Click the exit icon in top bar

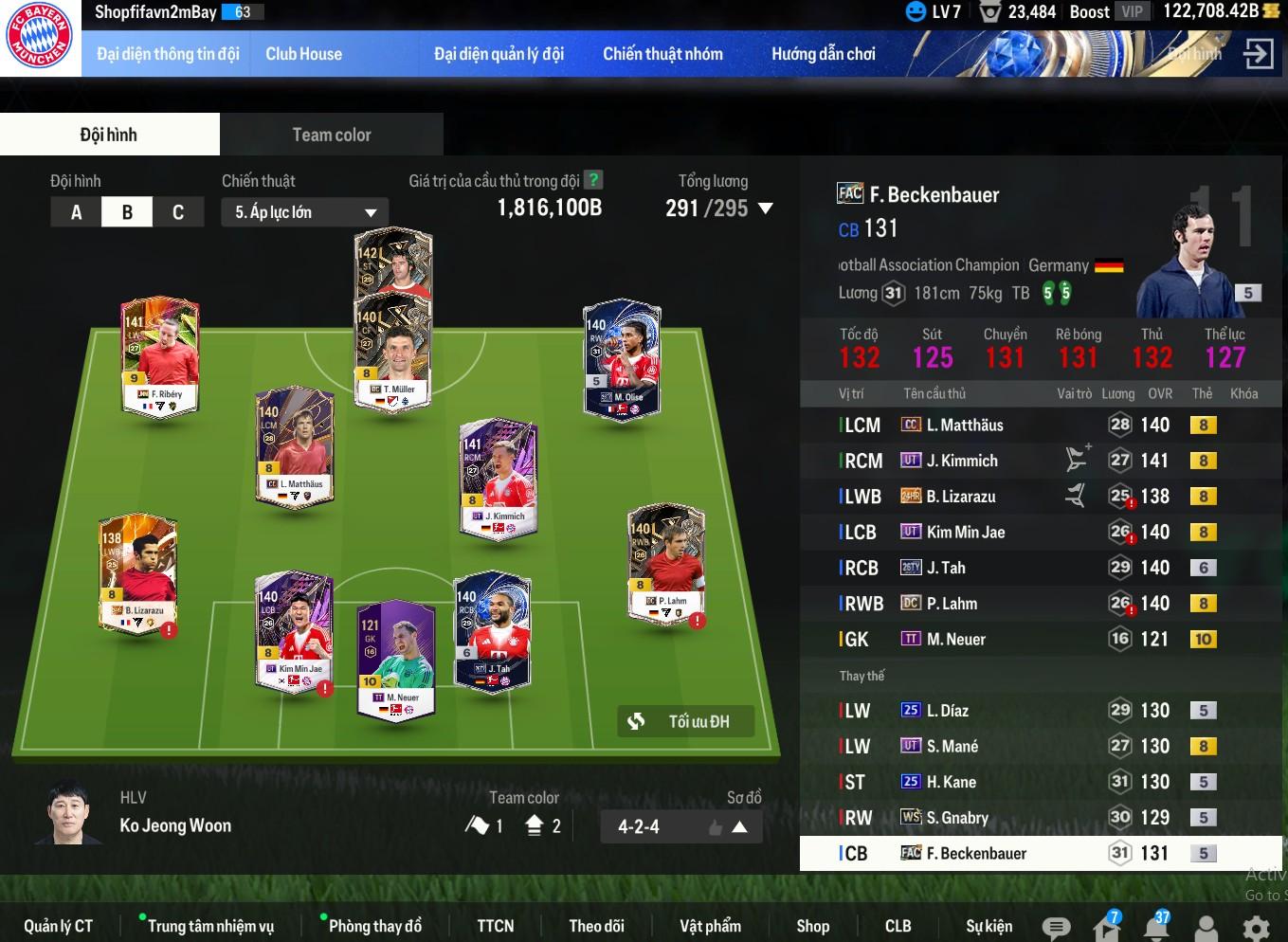1258,54
